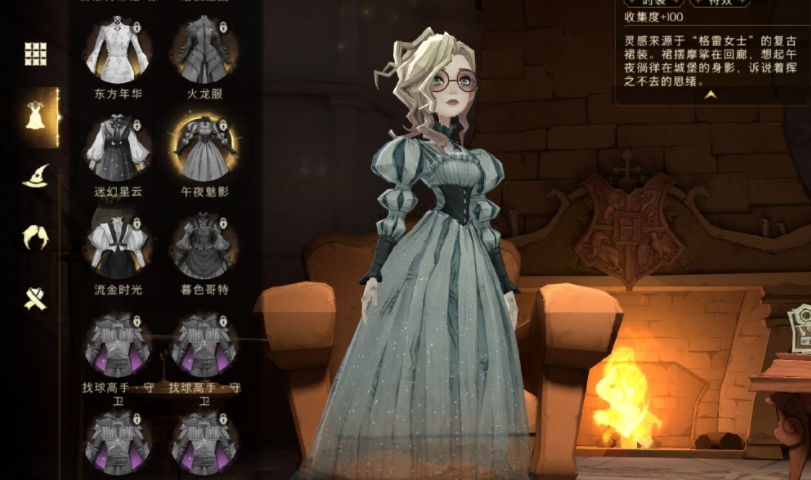The image size is (811, 480).
Task: Open the hairstyle category tab
Action: point(36,237)
